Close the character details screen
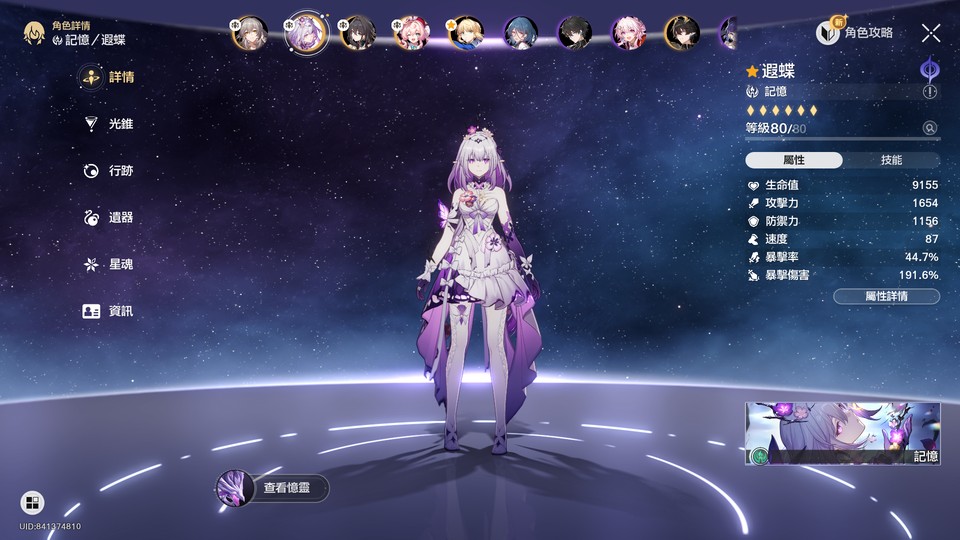Viewport: 960px width, 540px height. (930, 33)
